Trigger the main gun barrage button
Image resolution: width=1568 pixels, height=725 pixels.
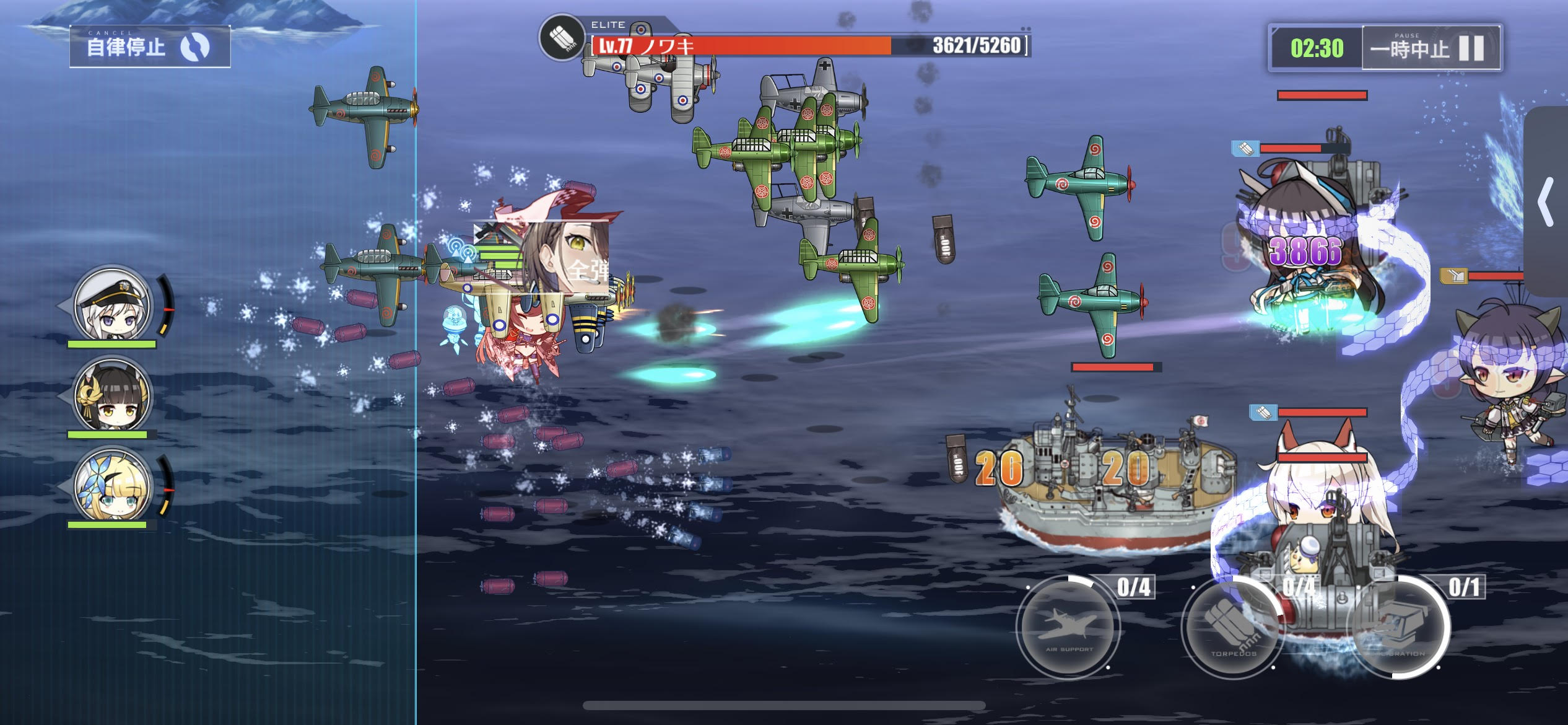[x=1400, y=627]
